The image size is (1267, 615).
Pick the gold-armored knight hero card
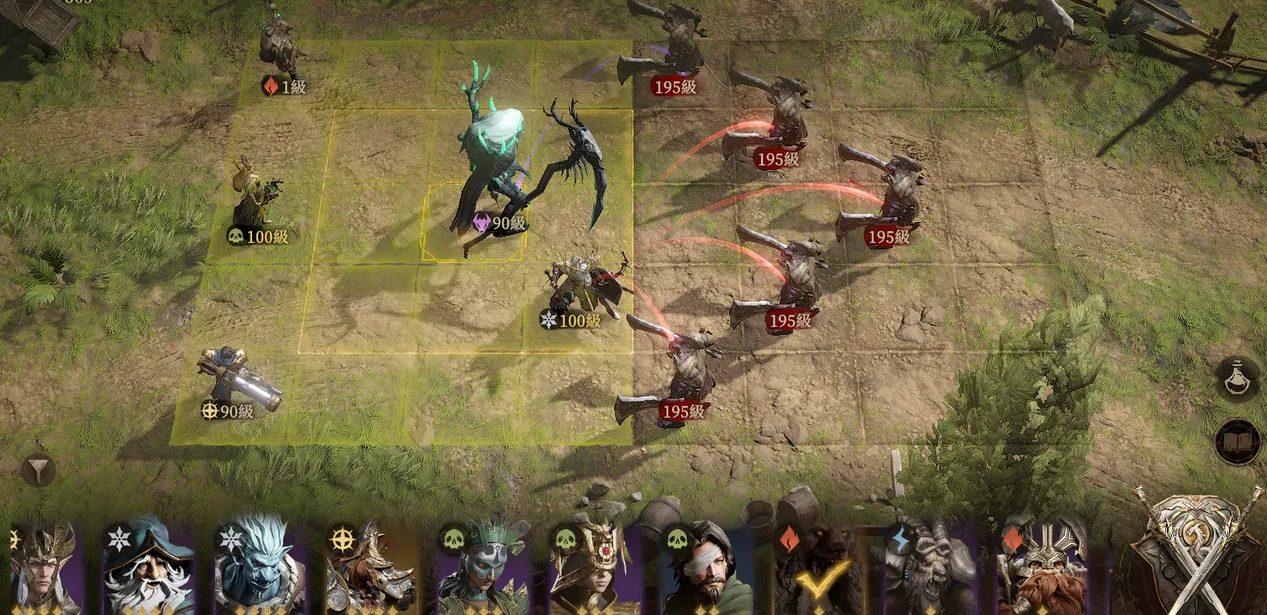coord(371,568)
